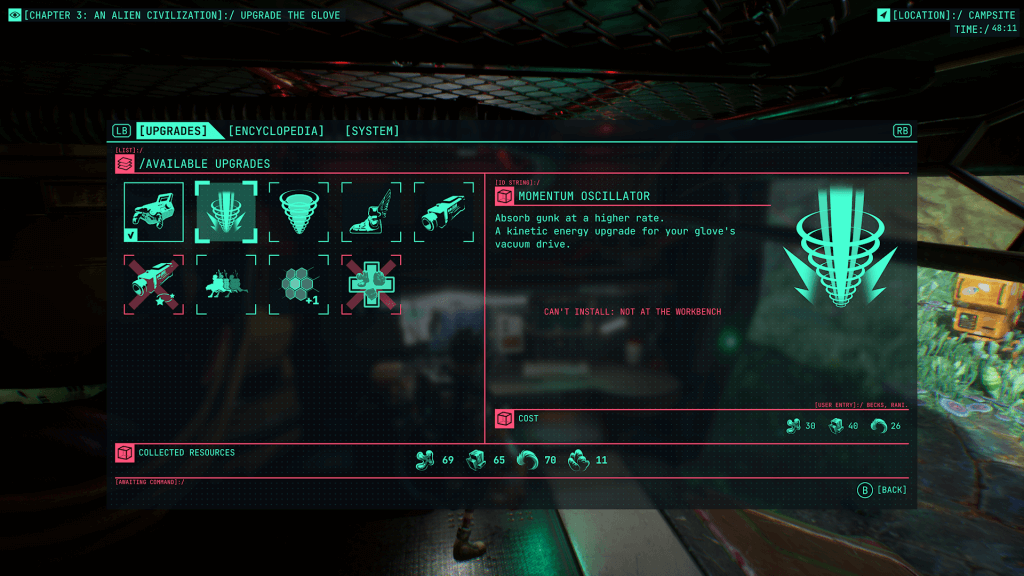Viewport: 1024px width, 576px height.
Task: Select the plain vortex cone upgrade
Action: point(299,212)
